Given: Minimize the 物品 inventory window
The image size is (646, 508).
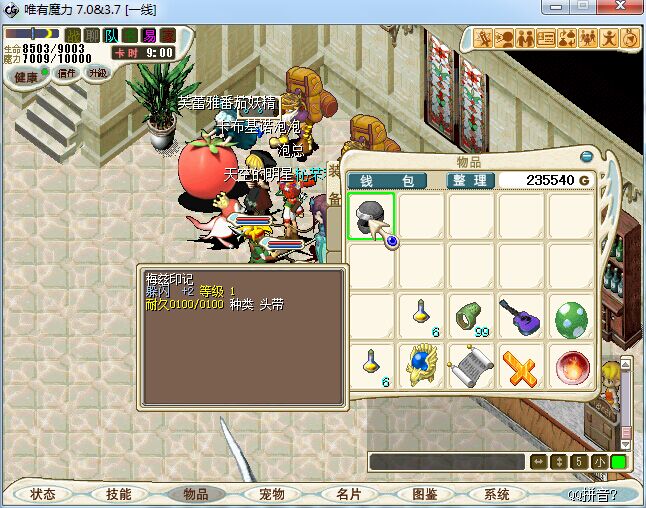Looking at the screenshot, I should tap(587, 156).
